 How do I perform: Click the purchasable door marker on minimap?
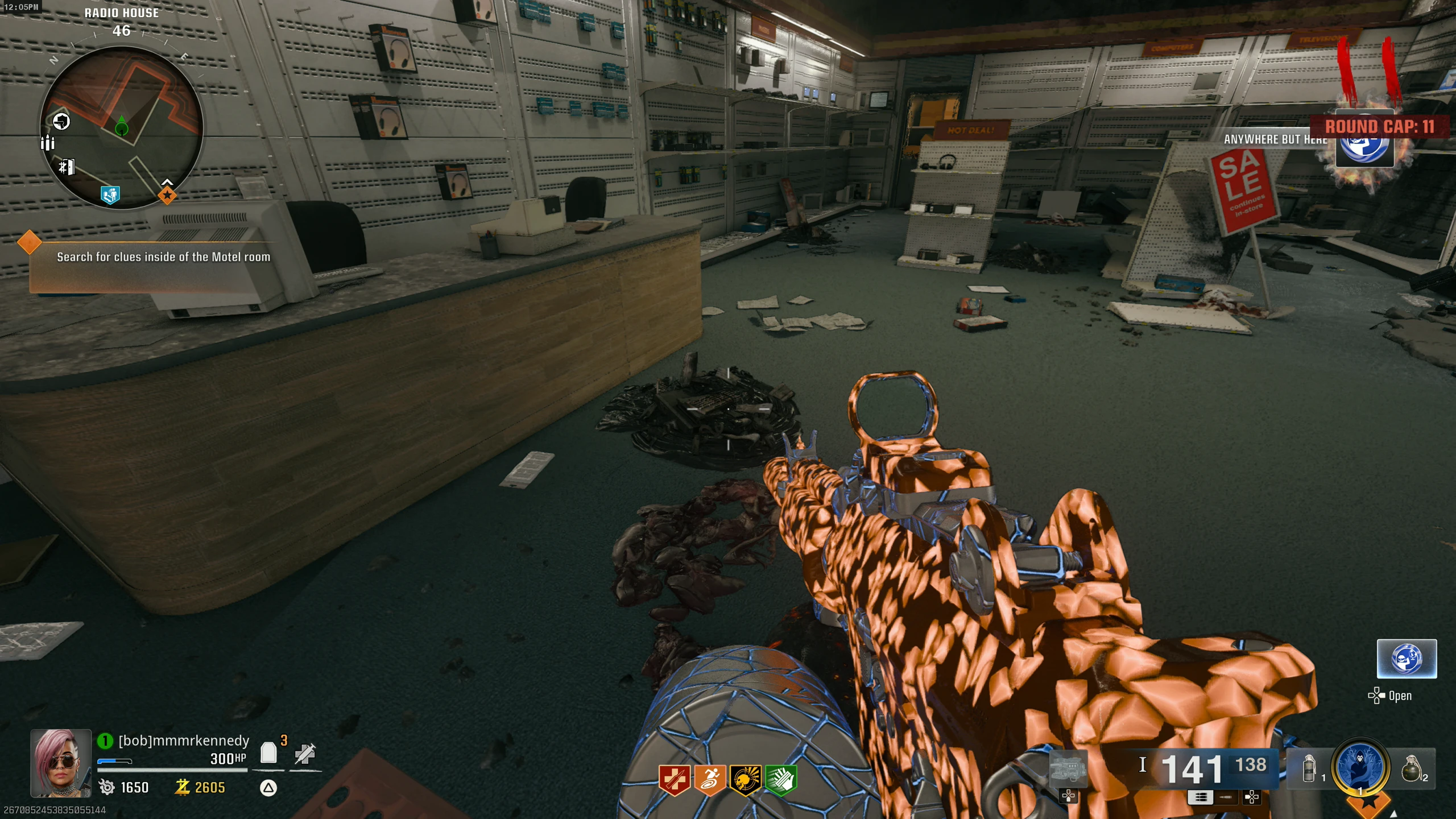(x=67, y=167)
